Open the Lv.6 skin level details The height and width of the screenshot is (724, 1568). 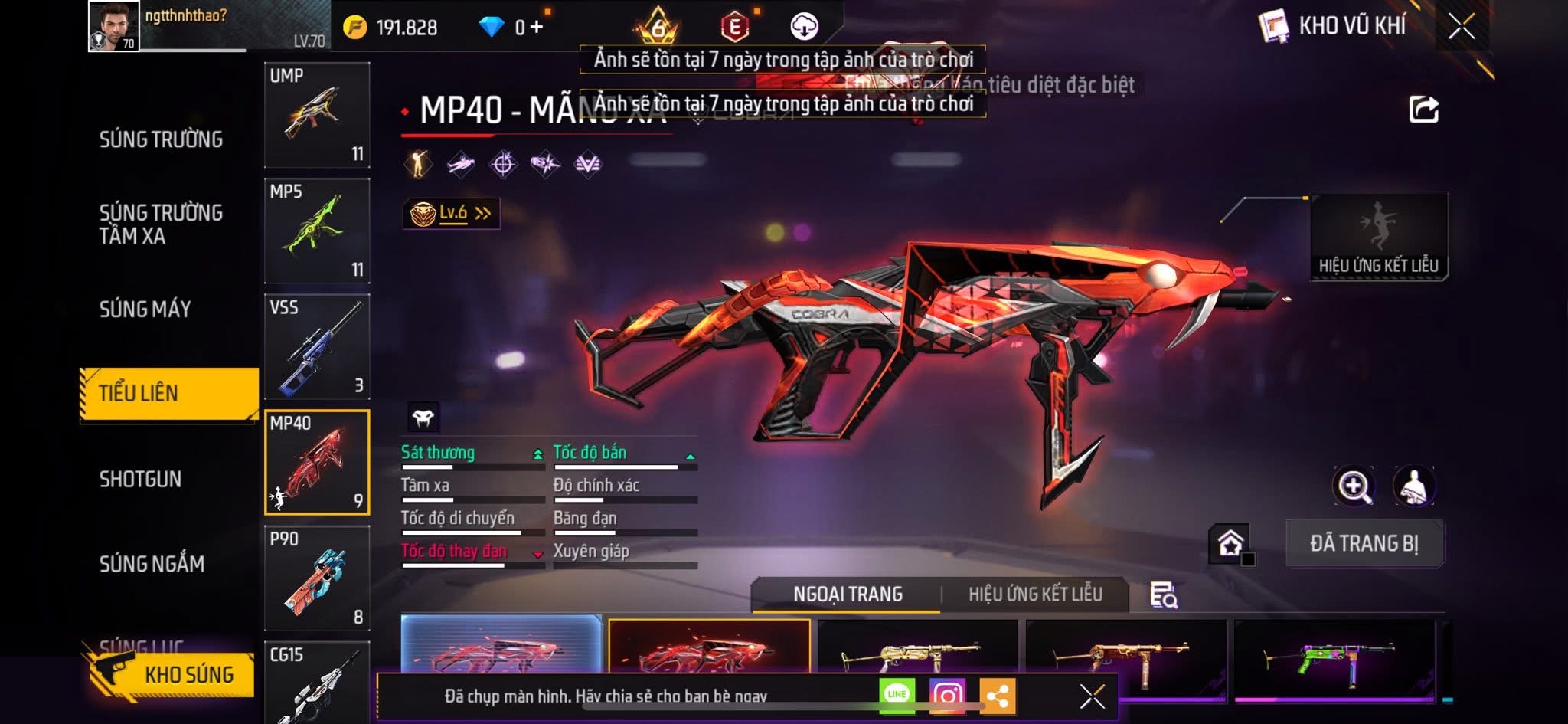(452, 213)
